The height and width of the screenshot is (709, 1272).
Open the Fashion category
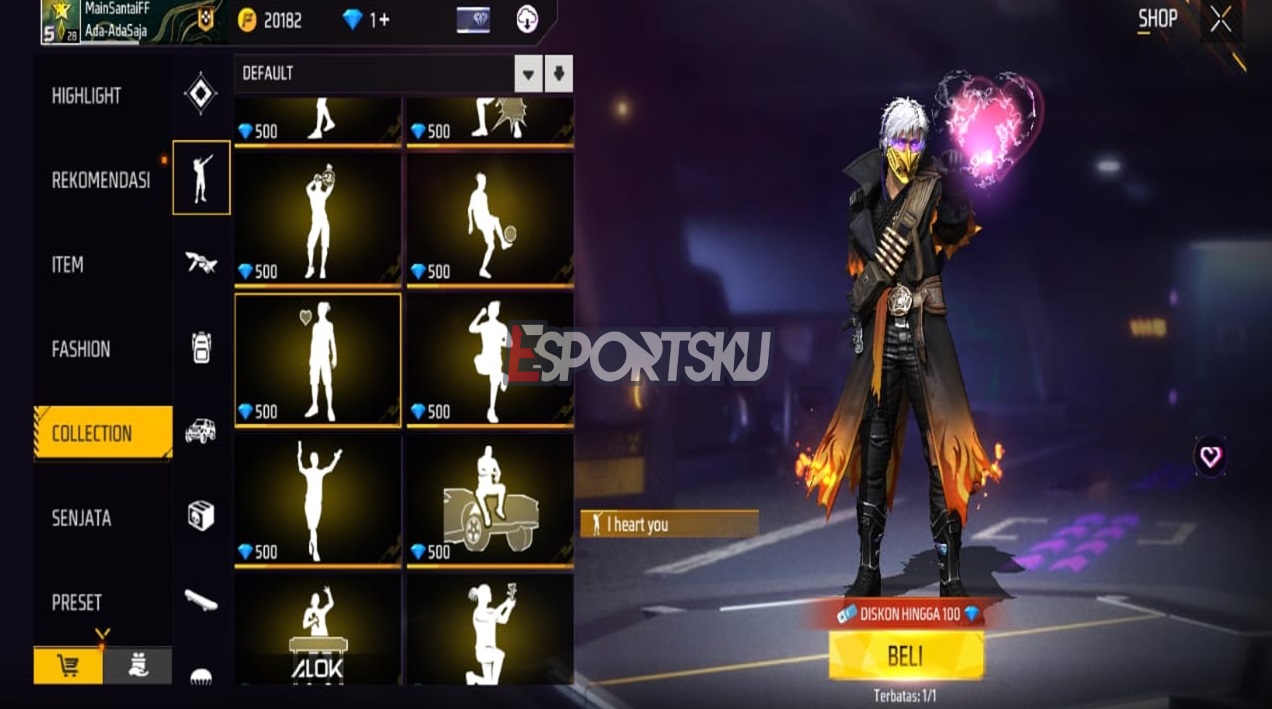[x=81, y=349]
